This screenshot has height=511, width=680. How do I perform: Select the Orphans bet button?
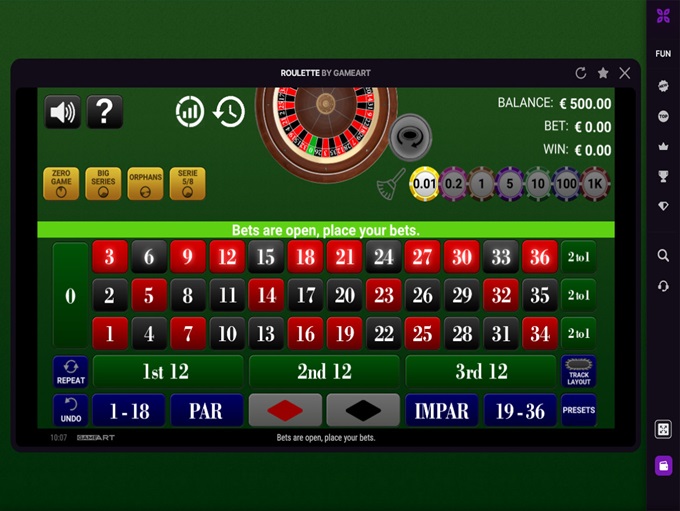click(145, 184)
